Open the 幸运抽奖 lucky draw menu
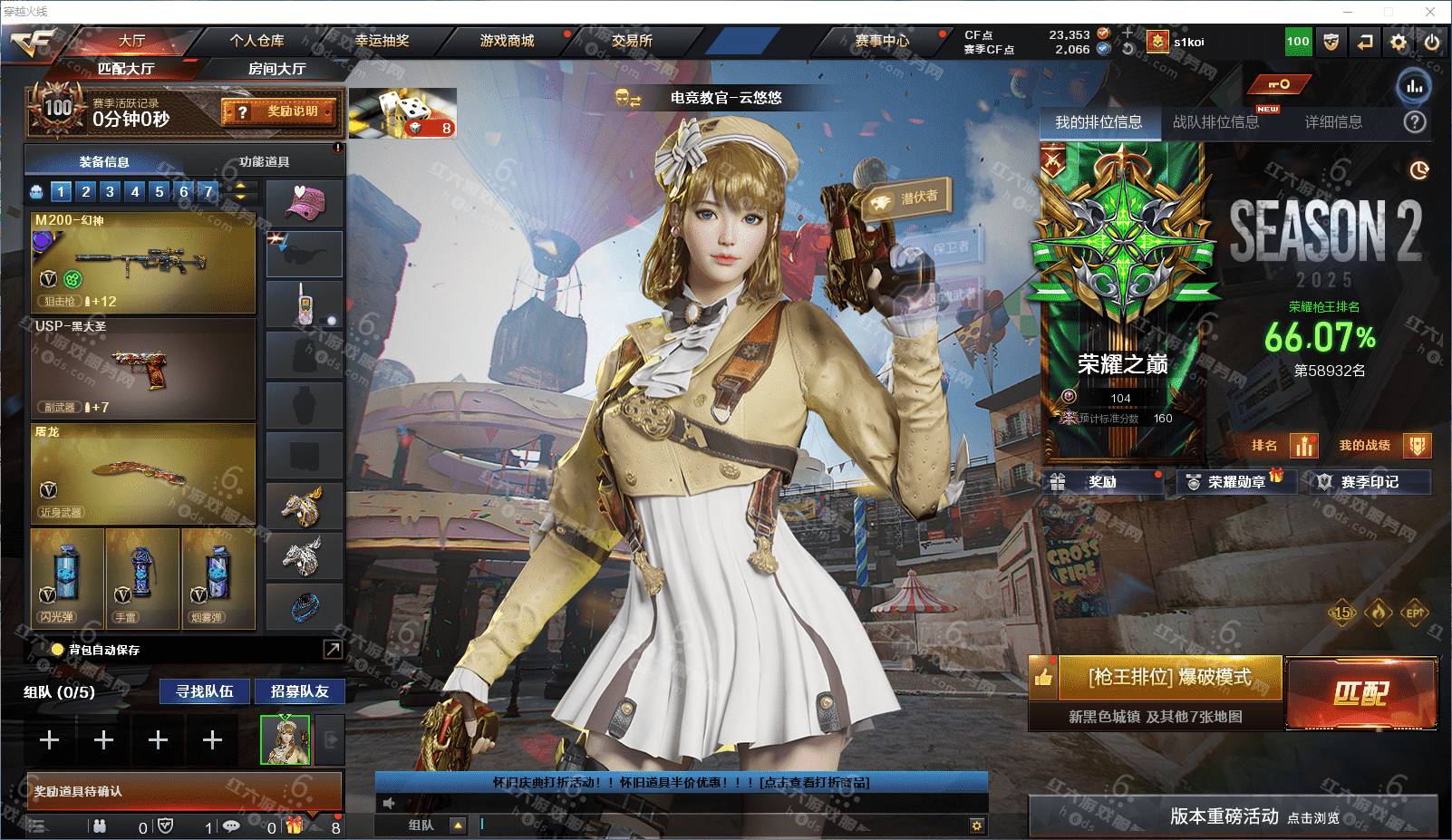Image resolution: width=1452 pixels, height=840 pixels. coord(382,41)
